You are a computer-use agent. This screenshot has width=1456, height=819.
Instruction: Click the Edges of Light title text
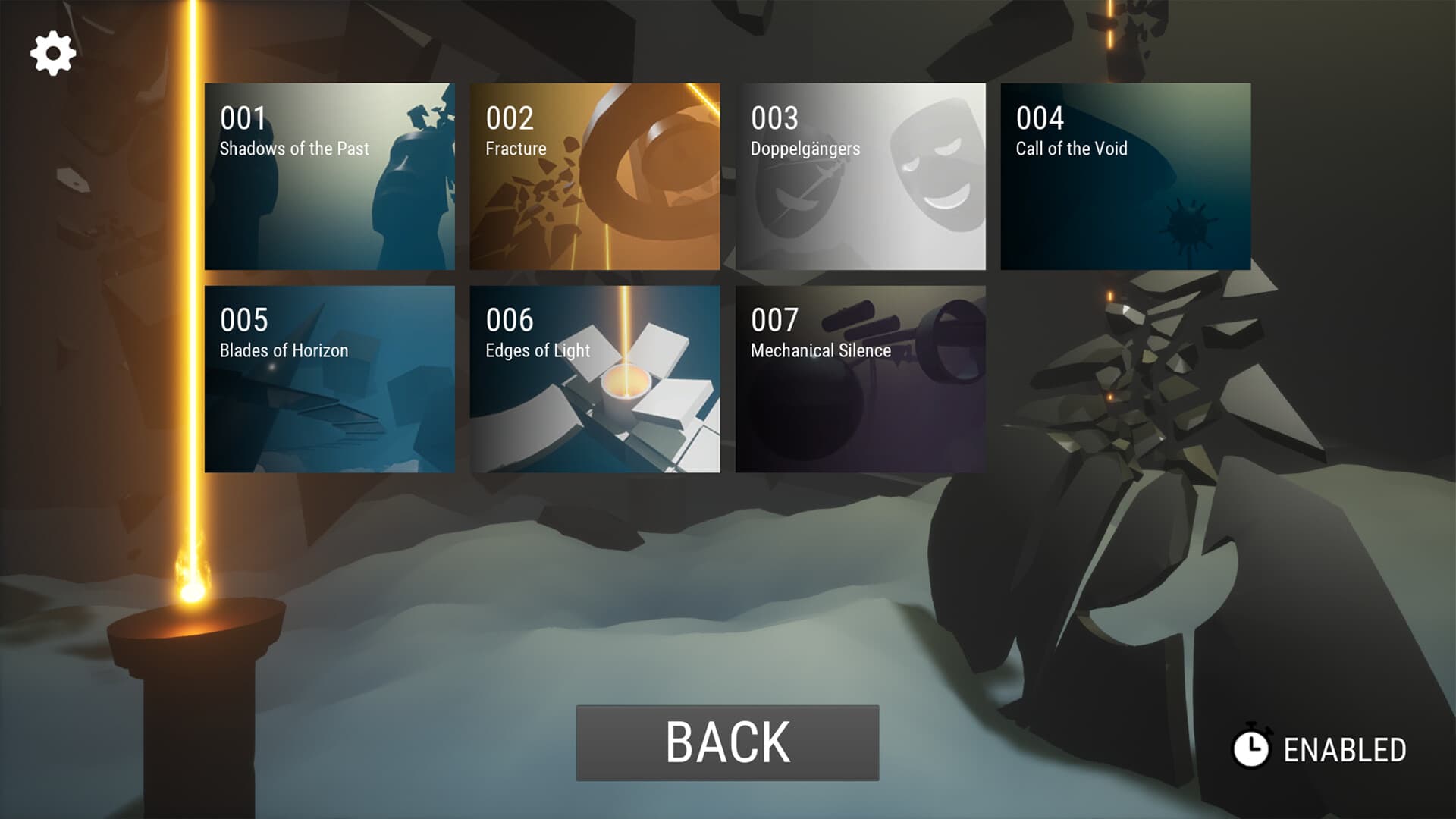[x=538, y=350]
